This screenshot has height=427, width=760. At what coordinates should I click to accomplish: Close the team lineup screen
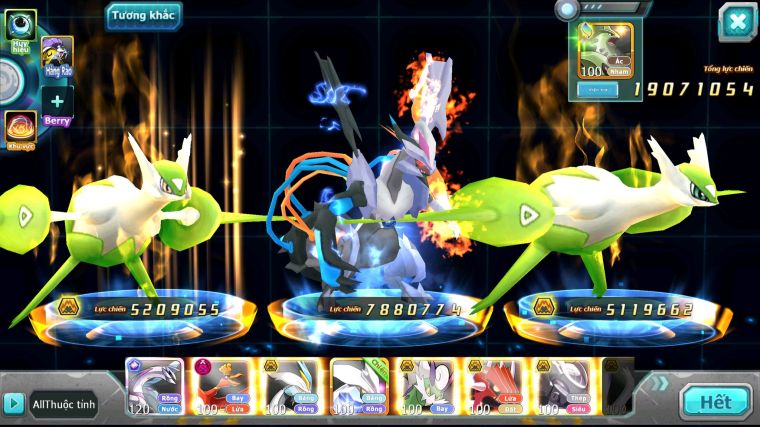click(x=737, y=21)
